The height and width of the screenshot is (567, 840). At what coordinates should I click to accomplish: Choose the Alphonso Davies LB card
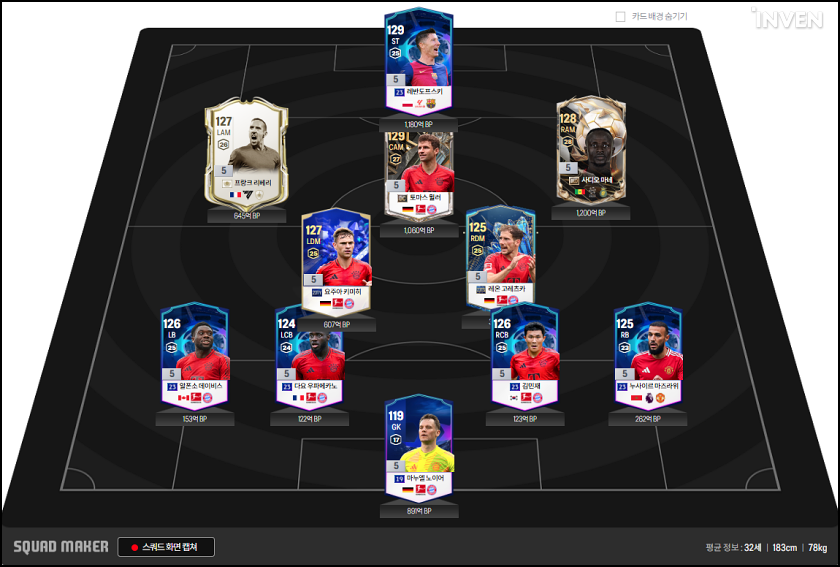[194, 355]
